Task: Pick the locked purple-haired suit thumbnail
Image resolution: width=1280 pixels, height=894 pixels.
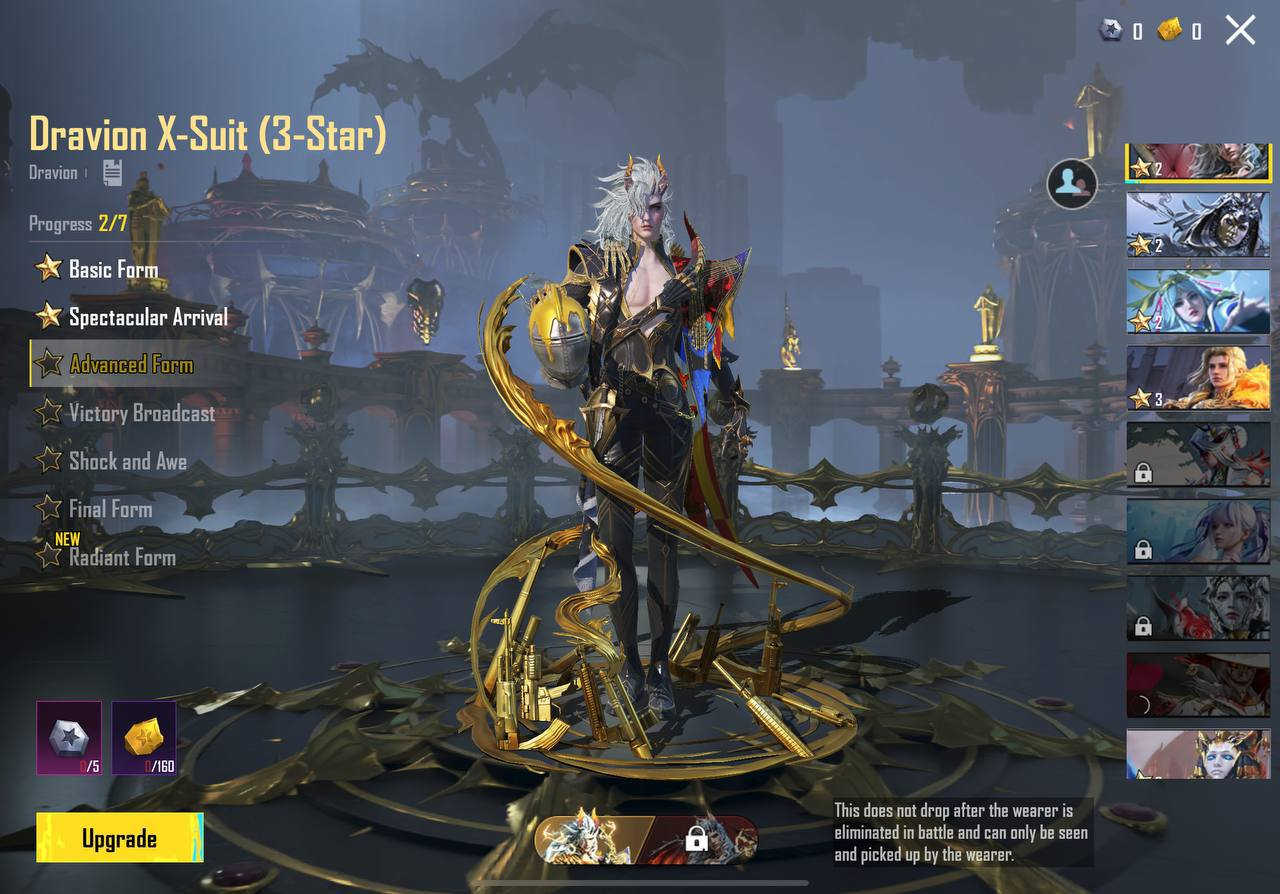Action: (1198, 531)
